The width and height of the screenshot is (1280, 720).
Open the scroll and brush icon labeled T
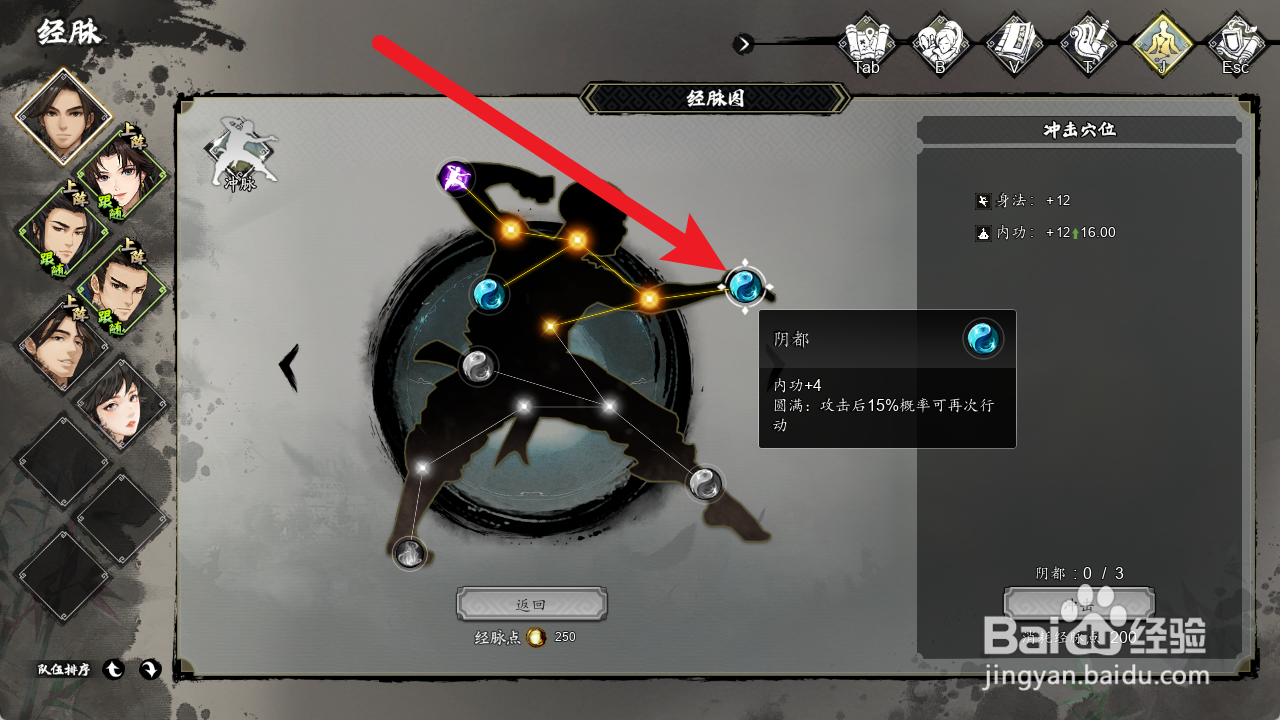pyautogui.click(x=1088, y=44)
